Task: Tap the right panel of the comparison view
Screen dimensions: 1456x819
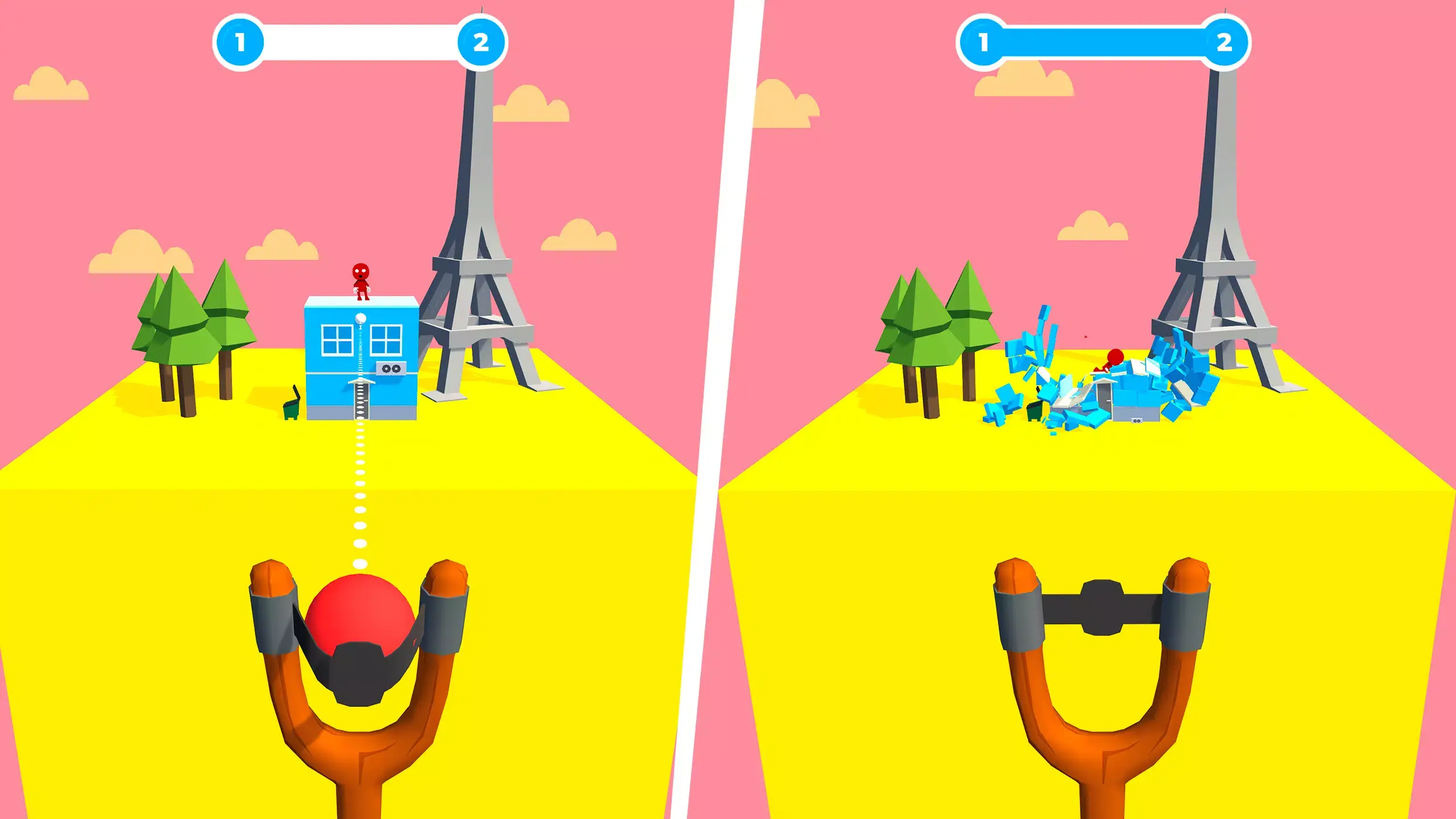Action: tap(1092, 409)
